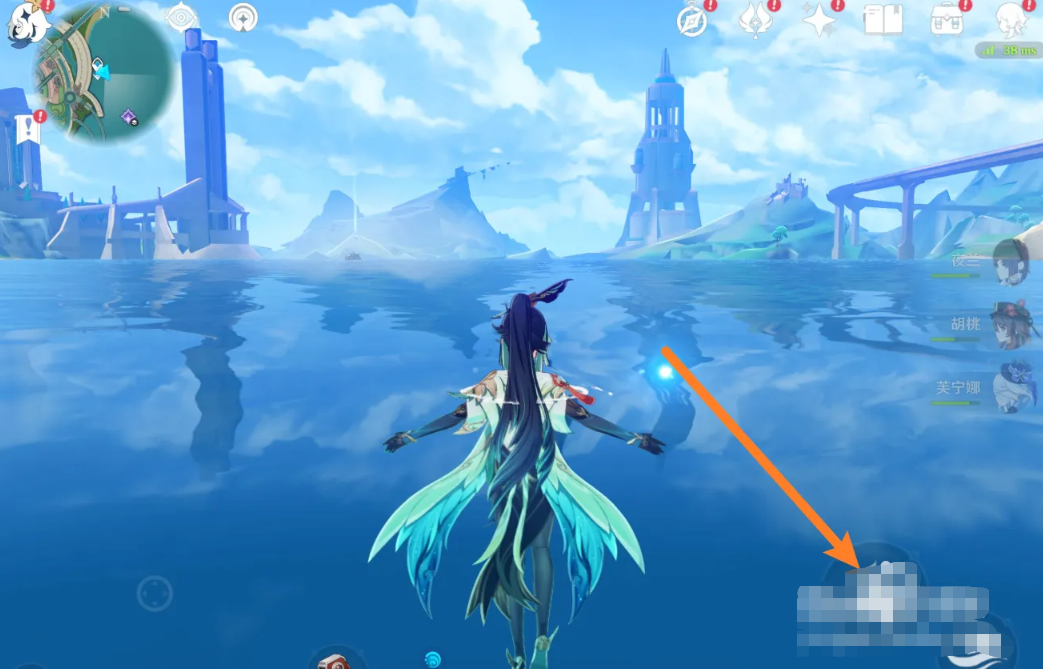Tap the co-op mode icon

242,17
